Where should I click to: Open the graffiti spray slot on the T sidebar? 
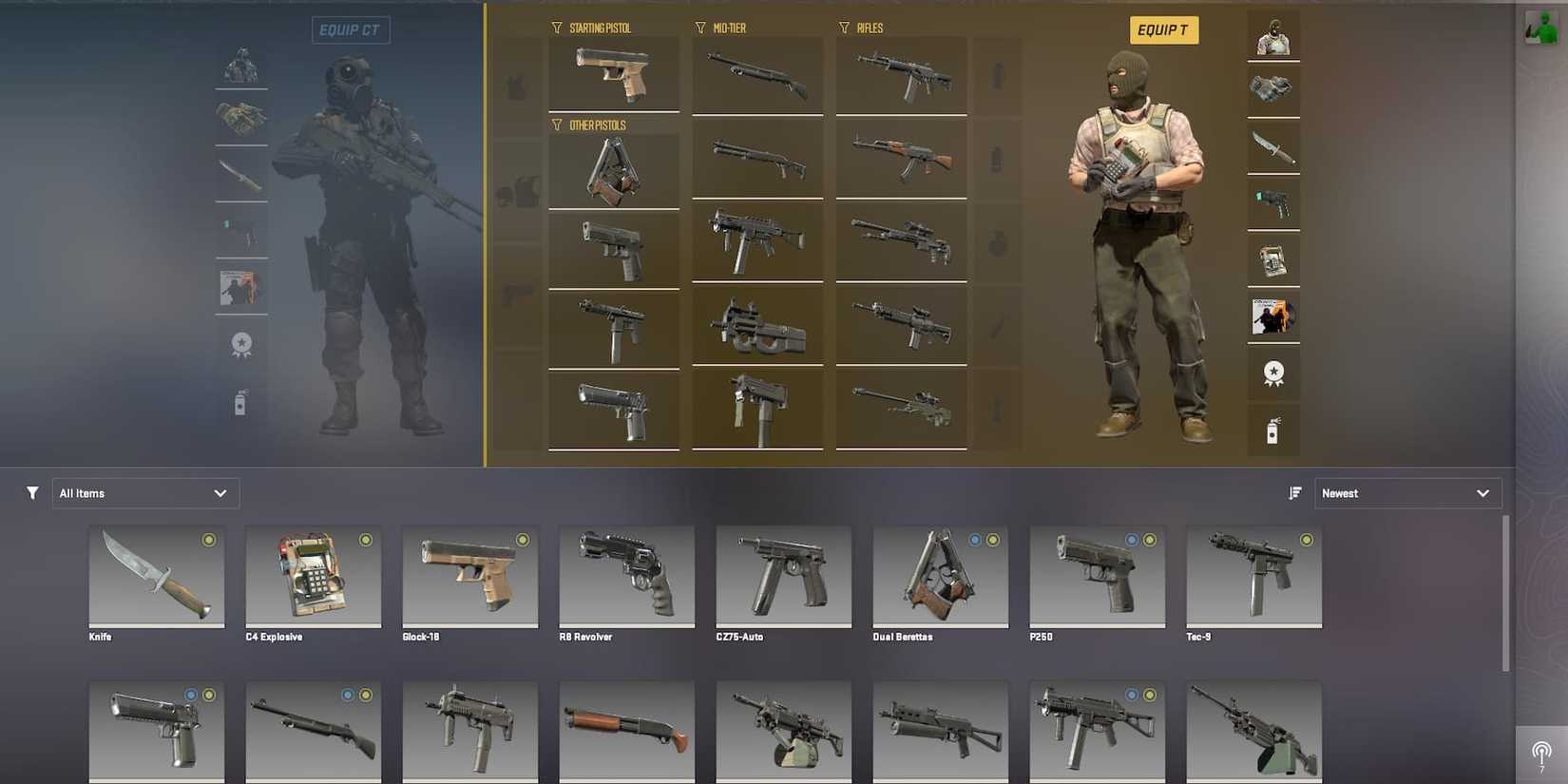(x=1273, y=430)
